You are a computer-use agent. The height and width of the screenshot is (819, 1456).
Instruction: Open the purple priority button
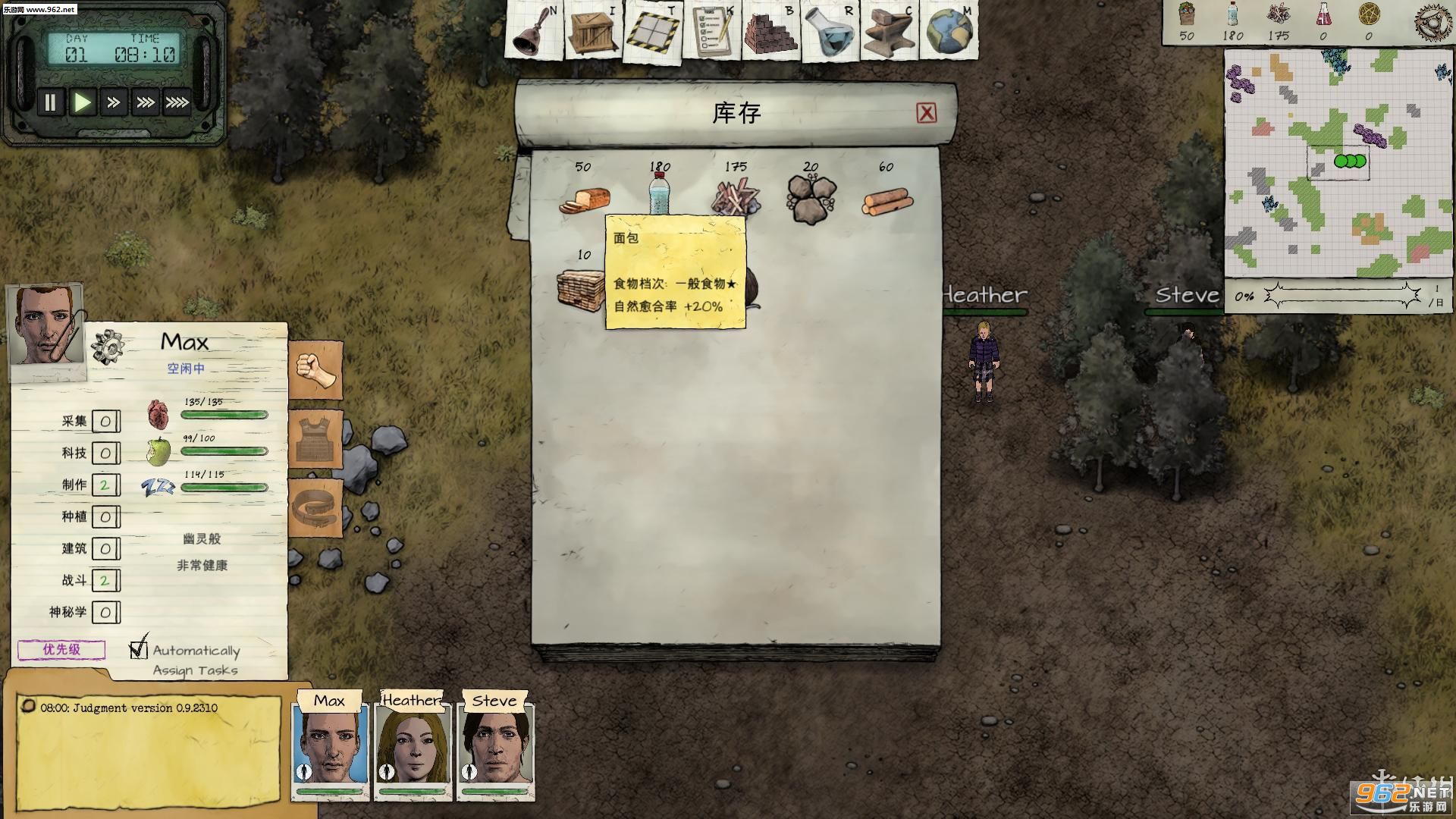click(61, 649)
